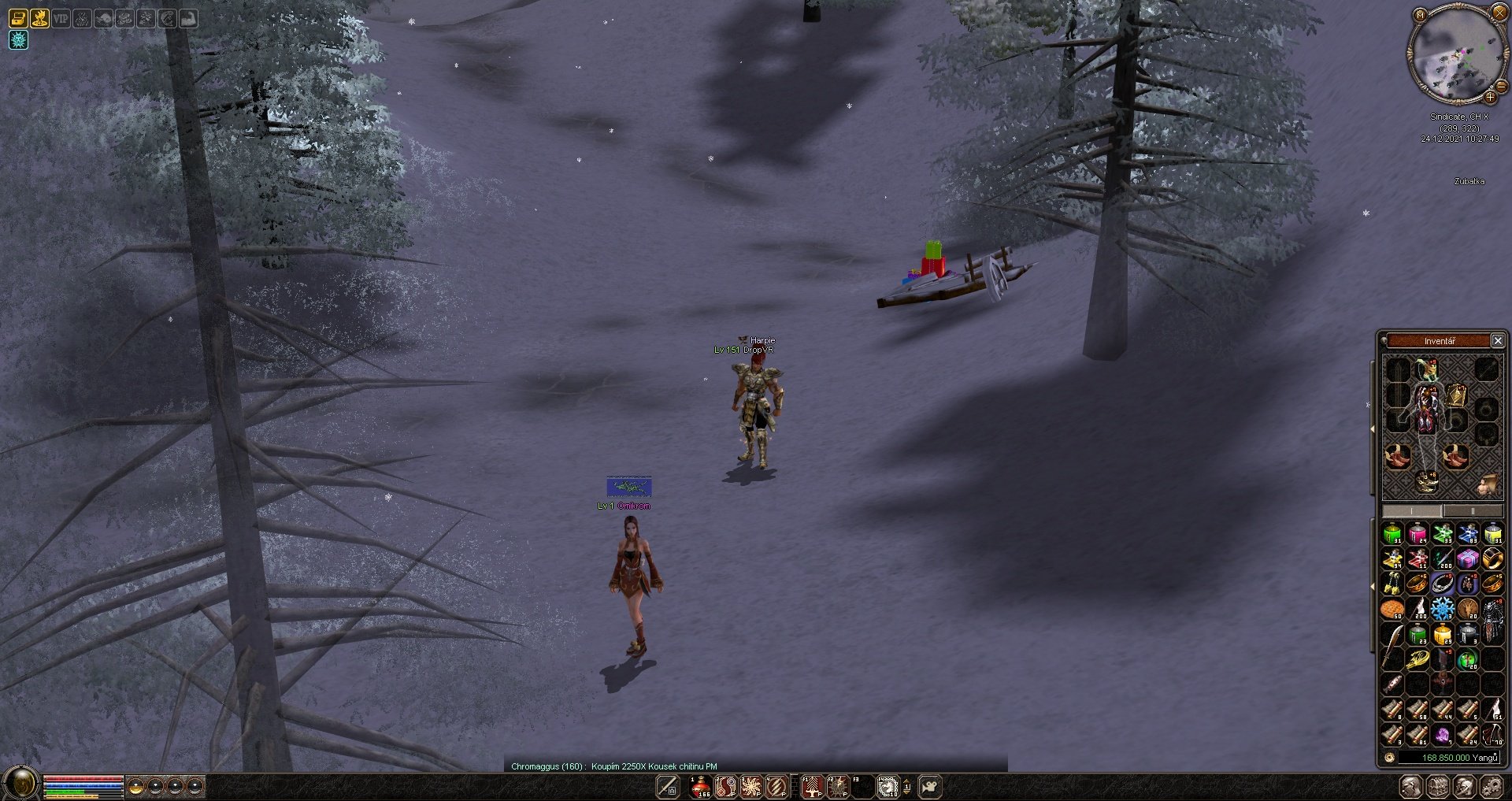Click the greyed-out VIP status icon
This screenshot has height=801, width=1512.
click(61, 18)
